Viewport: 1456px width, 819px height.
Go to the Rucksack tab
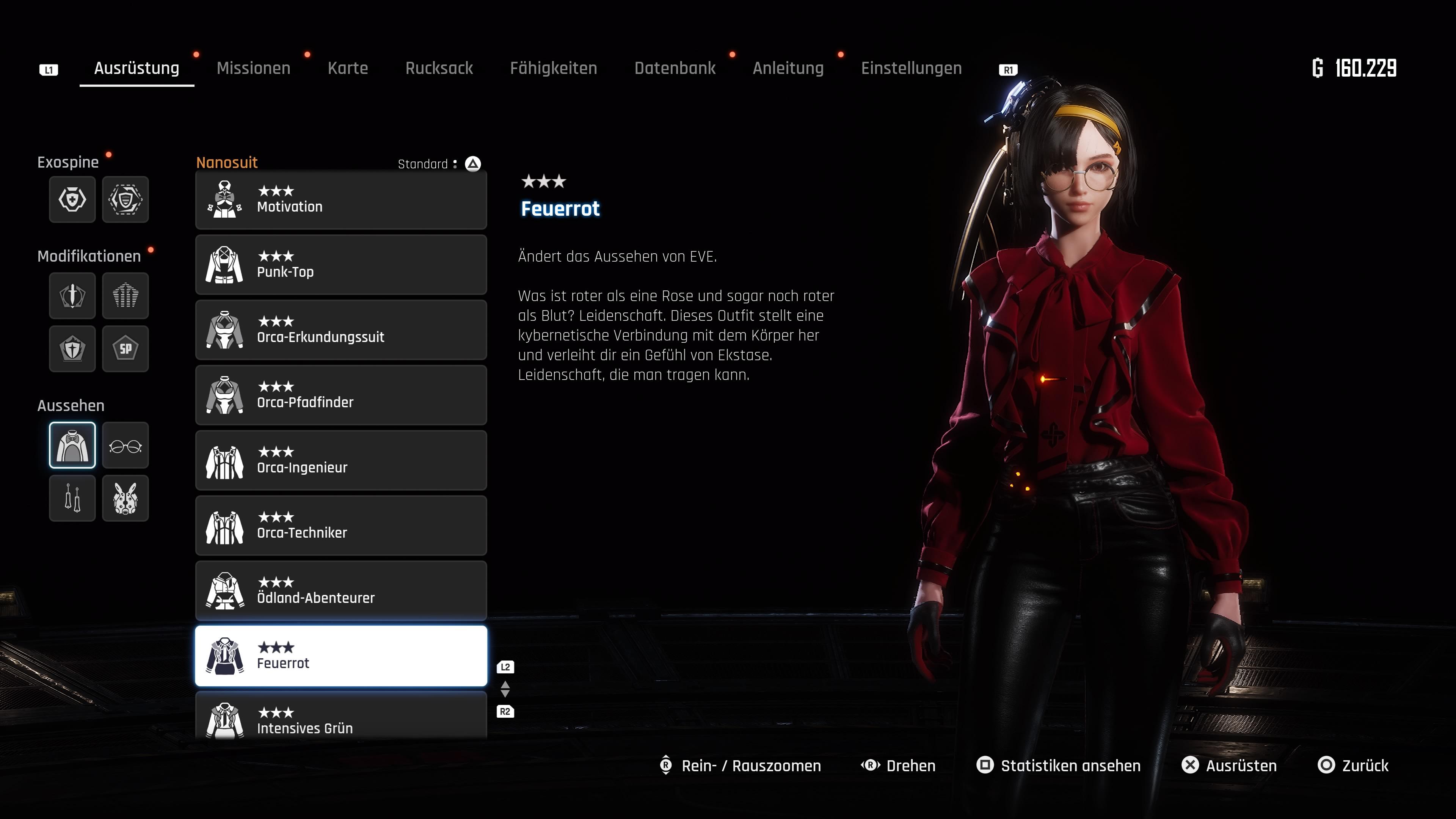pos(439,68)
